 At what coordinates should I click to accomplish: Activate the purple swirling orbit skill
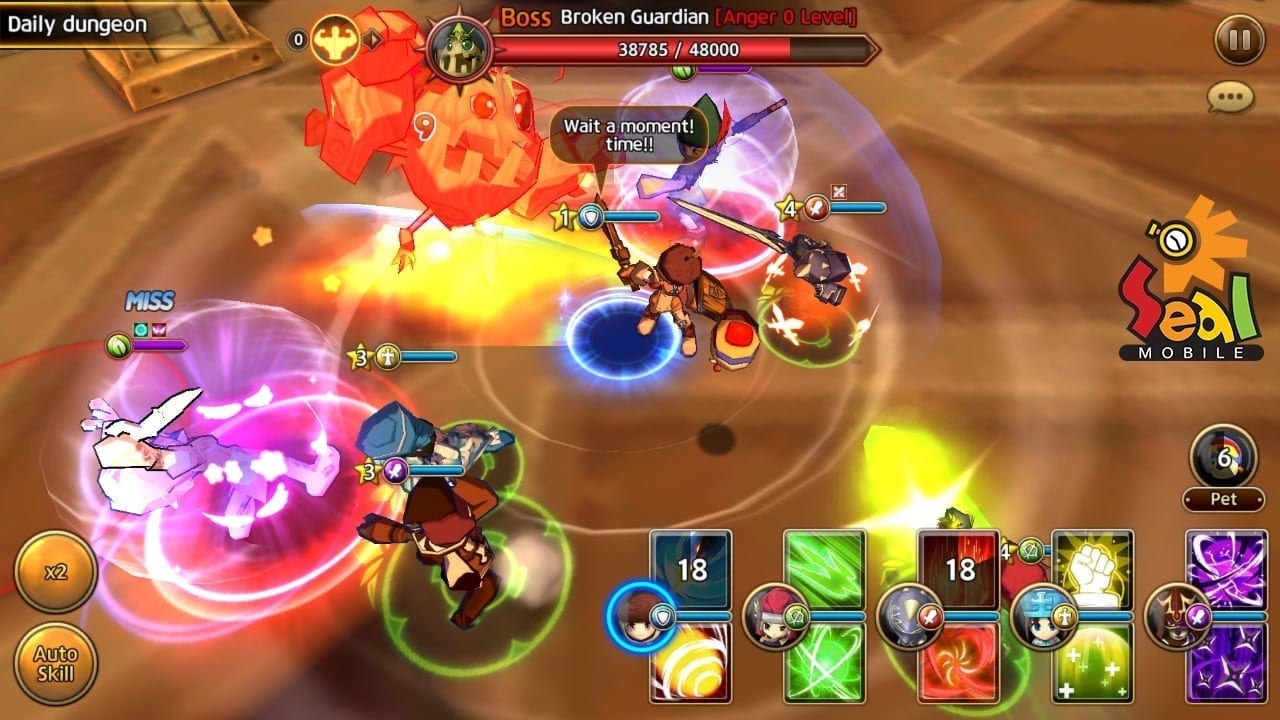tap(1226, 568)
